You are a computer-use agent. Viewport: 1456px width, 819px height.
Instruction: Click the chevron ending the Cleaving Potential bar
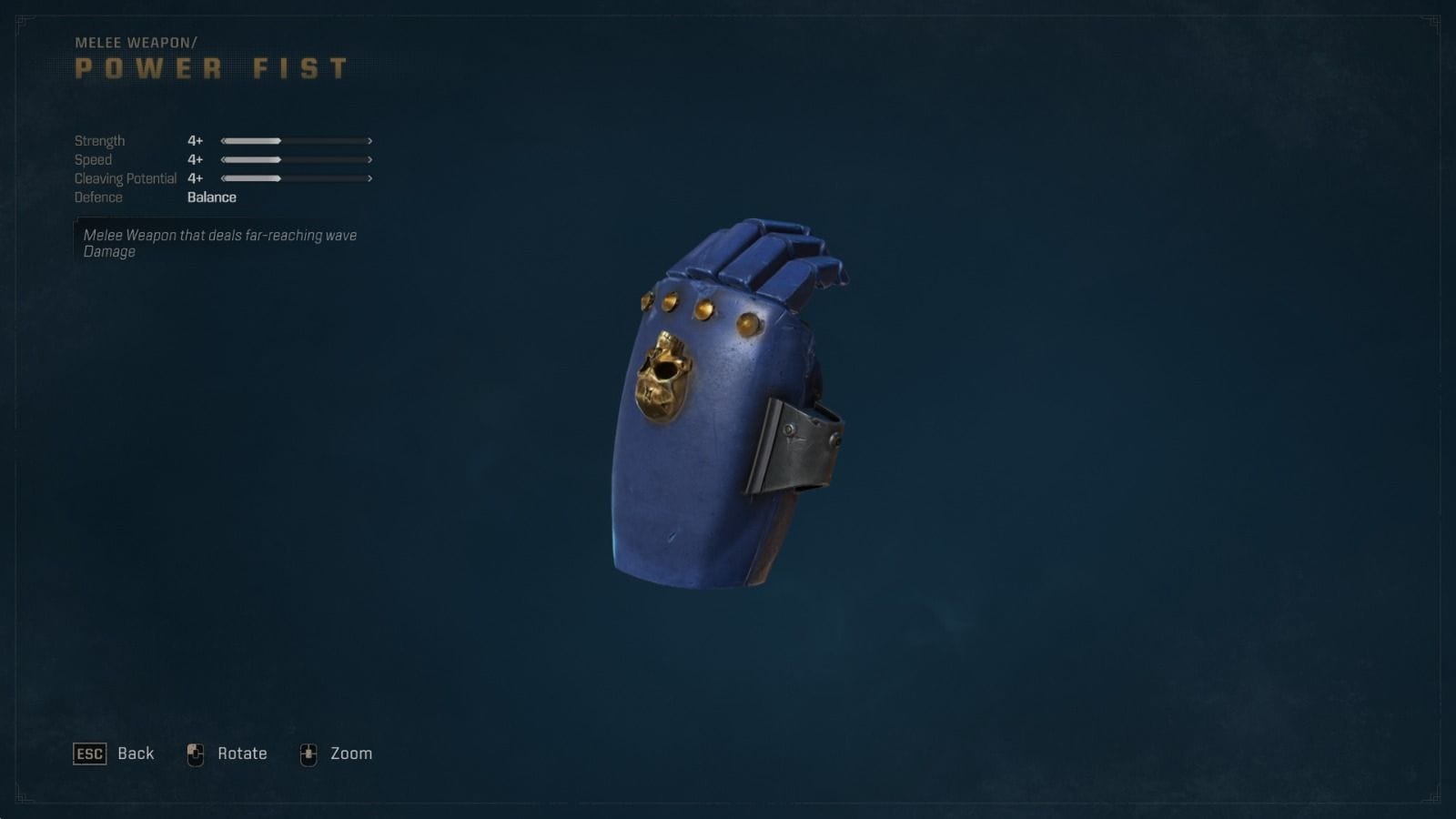[x=369, y=178]
